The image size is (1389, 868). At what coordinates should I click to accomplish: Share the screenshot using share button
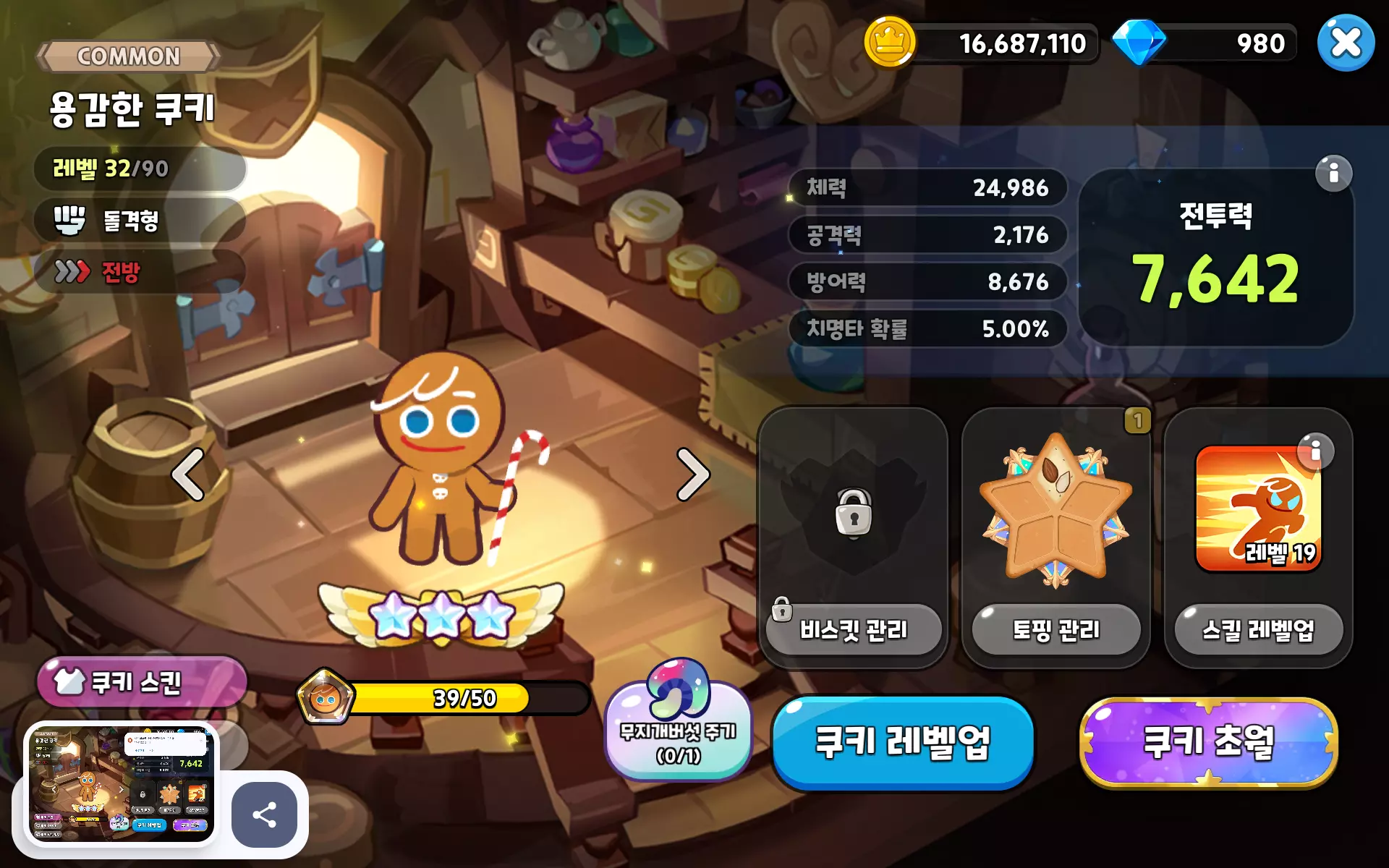264,814
